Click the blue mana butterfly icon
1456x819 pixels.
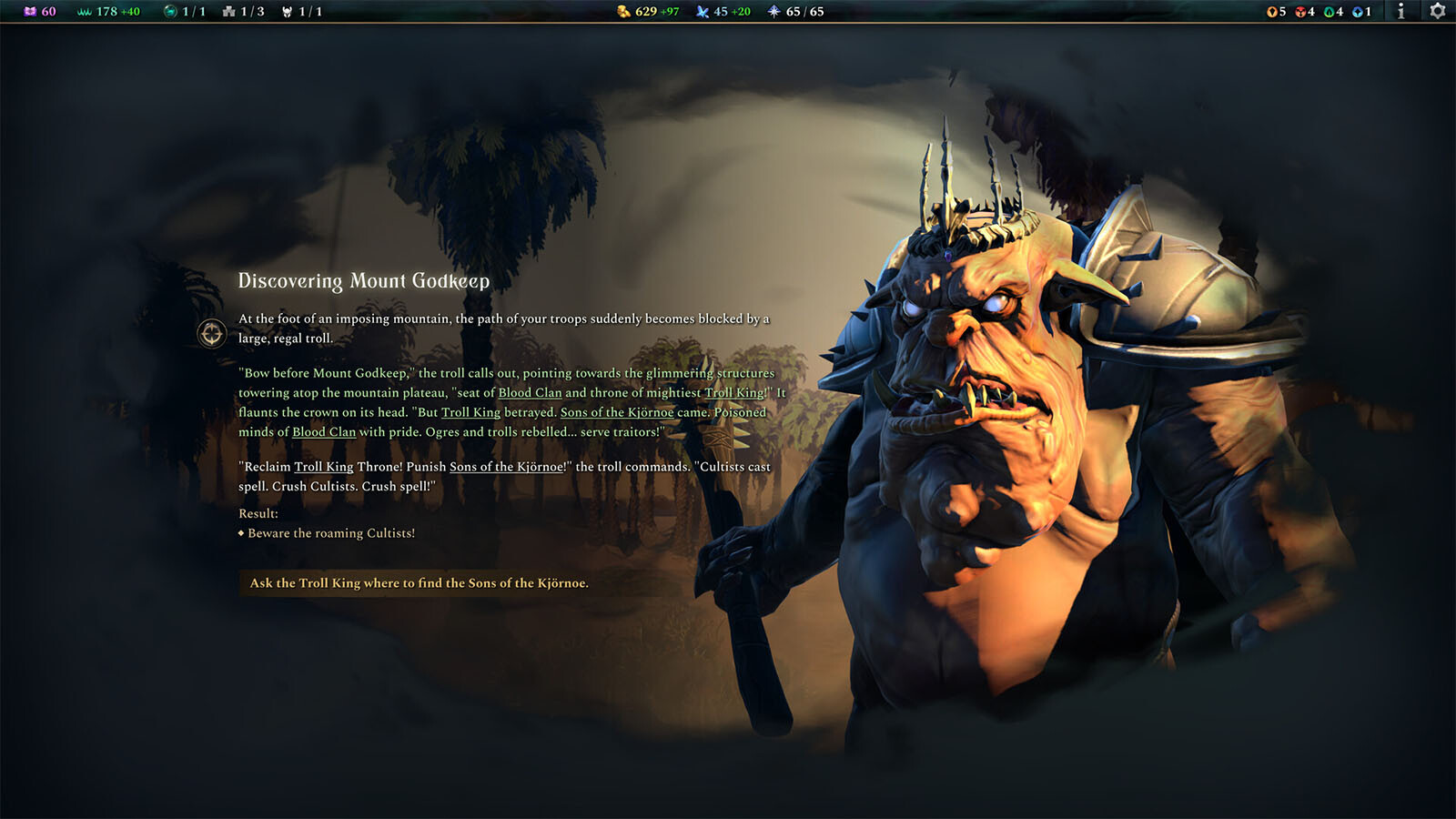pos(700,12)
